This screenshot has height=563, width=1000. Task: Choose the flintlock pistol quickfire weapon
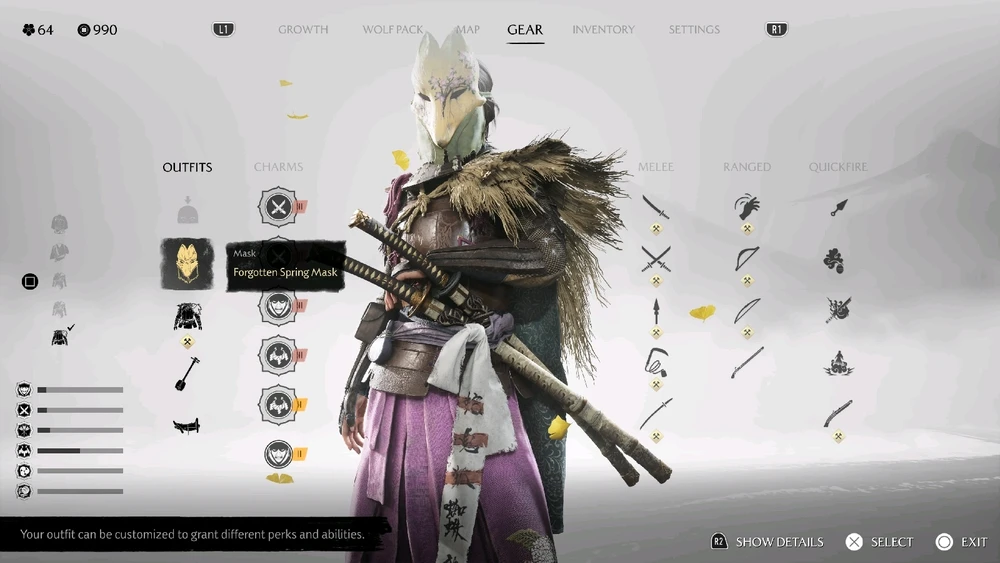point(838,413)
